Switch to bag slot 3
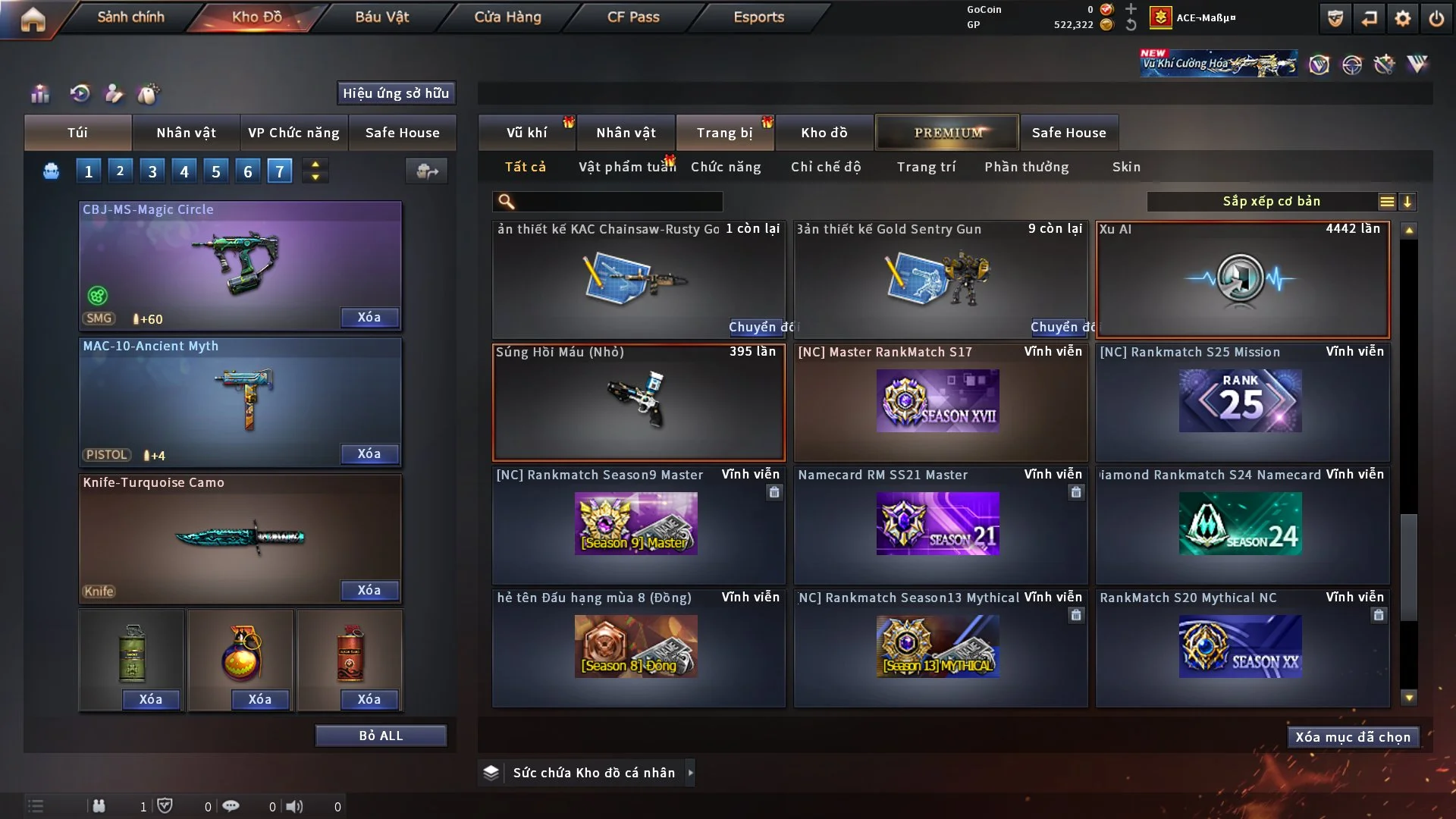Screen dimensions: 1456x819 (x=152, y=171)
